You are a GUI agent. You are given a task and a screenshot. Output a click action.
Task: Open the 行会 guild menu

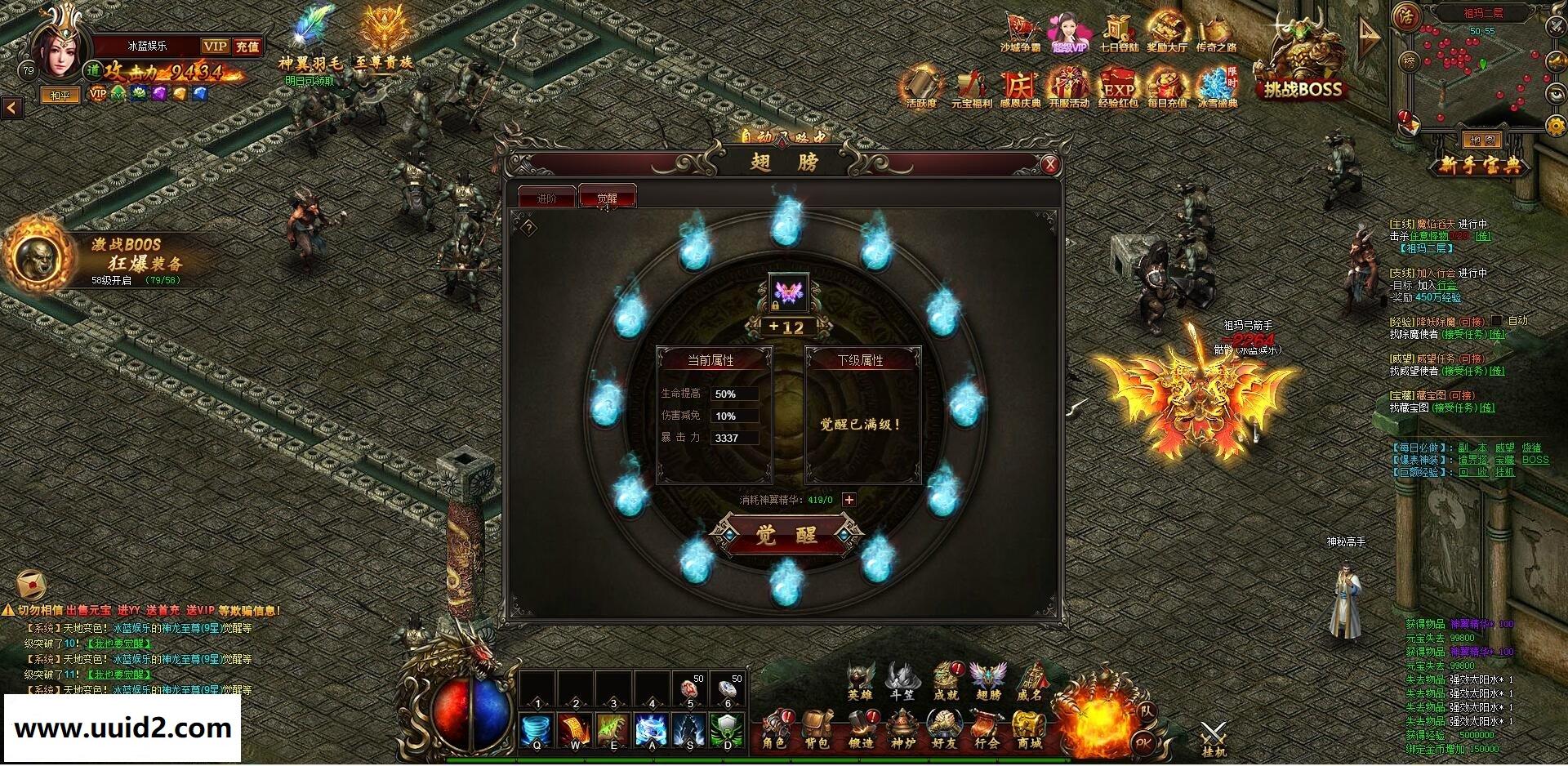click(x=987, y=730)
